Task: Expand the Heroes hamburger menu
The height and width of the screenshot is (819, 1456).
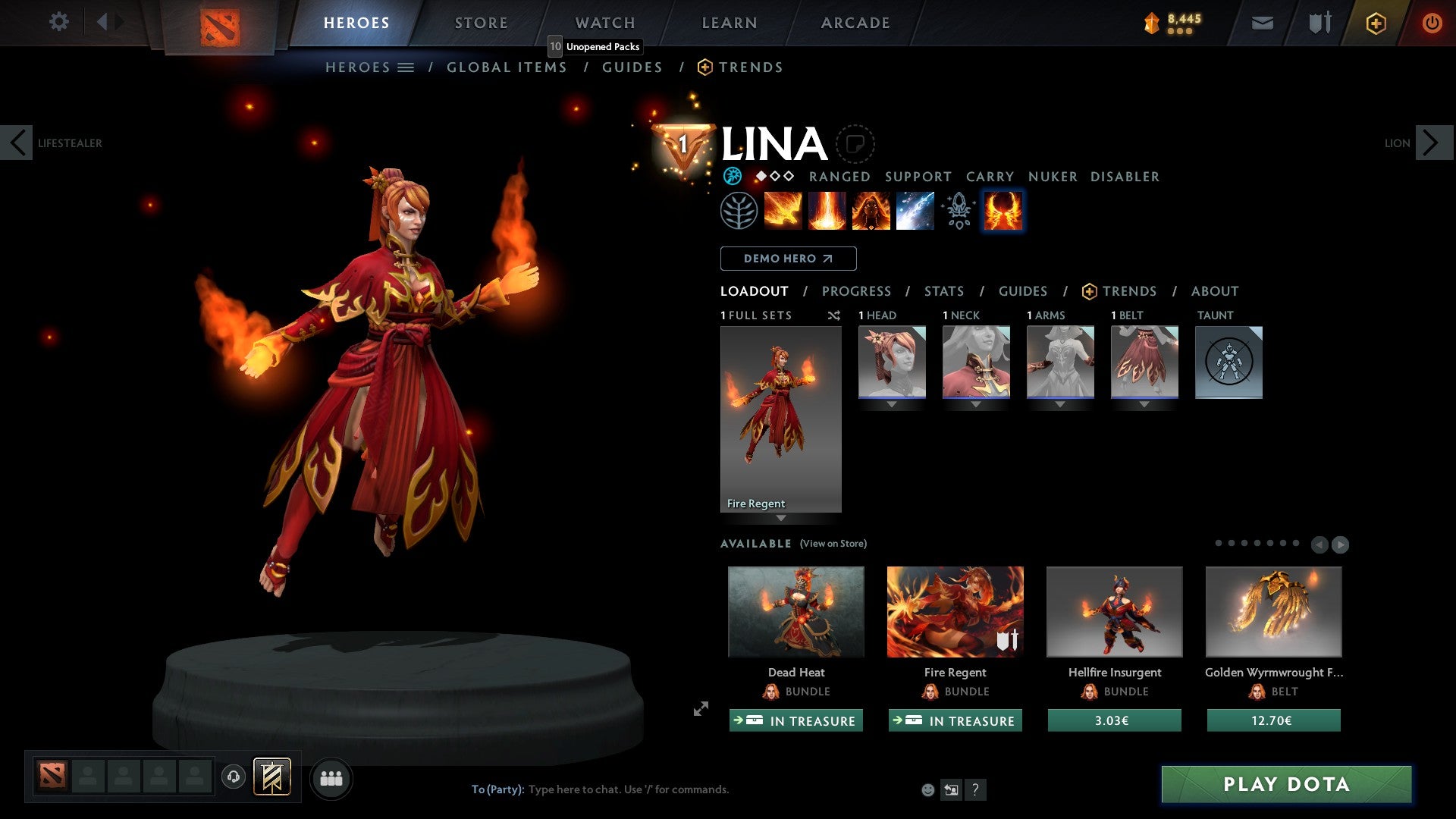Action: [x=406, y=67]
